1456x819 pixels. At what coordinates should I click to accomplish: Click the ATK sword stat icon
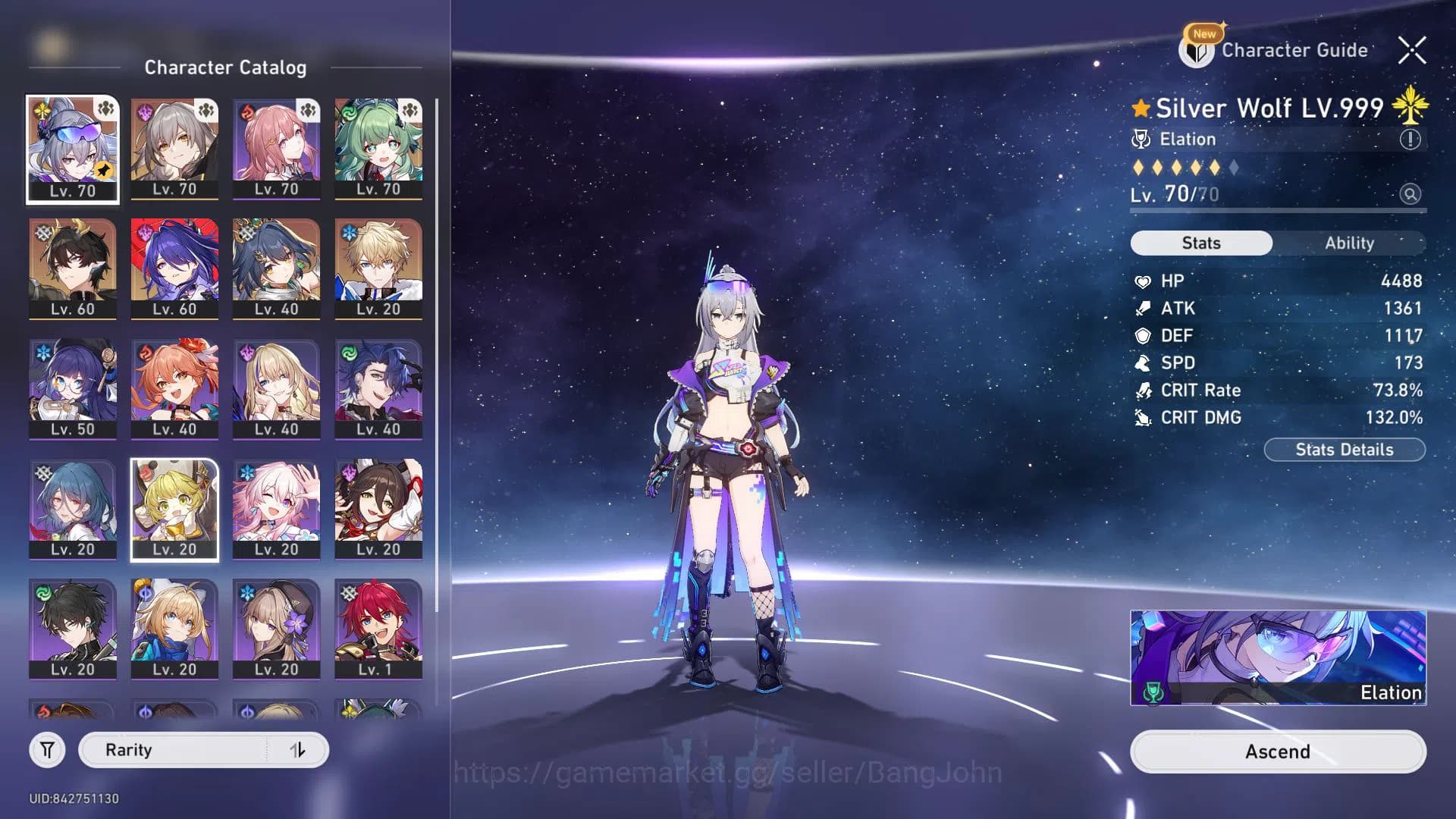pos(1145,308)
